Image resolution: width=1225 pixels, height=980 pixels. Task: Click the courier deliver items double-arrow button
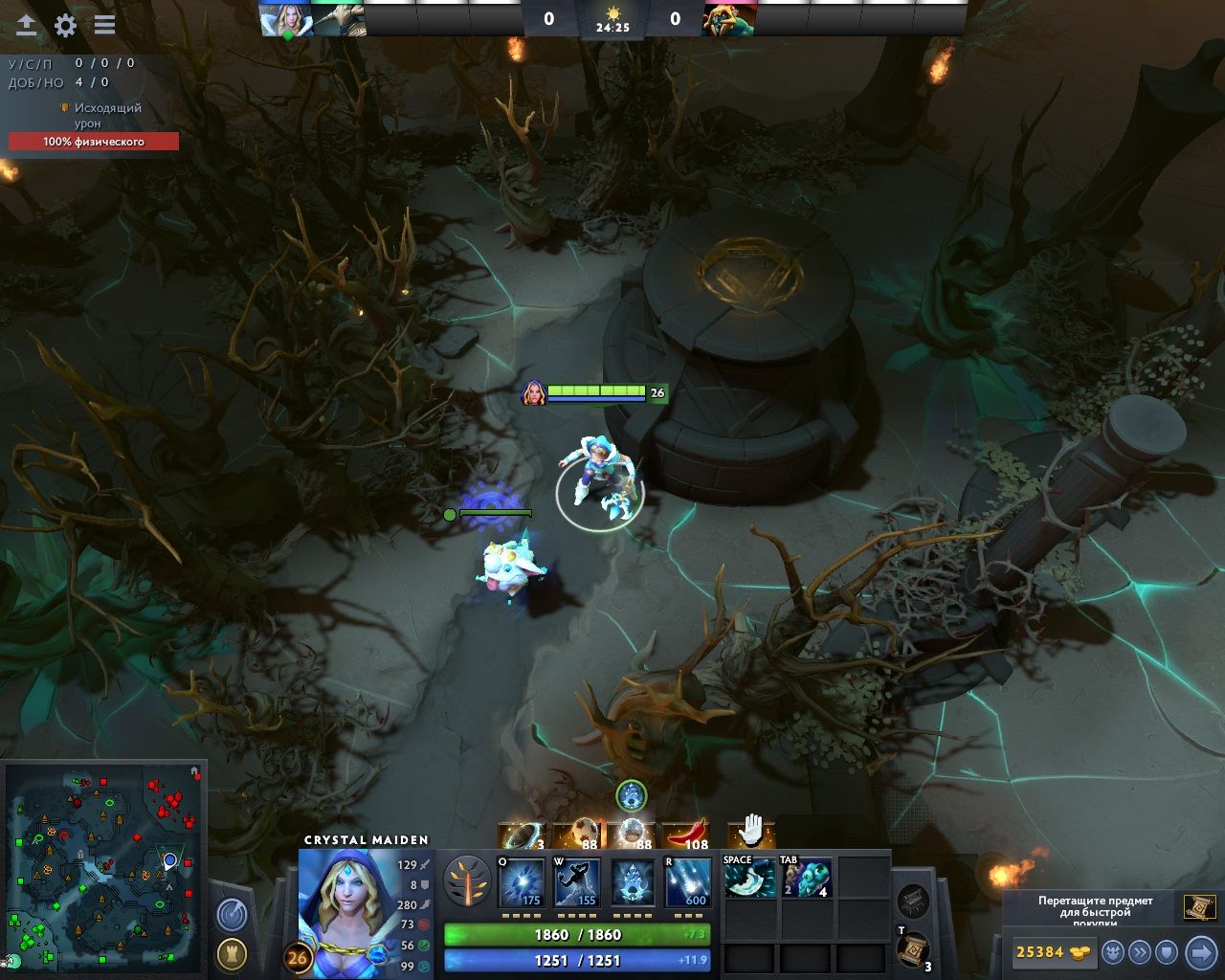1139,952
